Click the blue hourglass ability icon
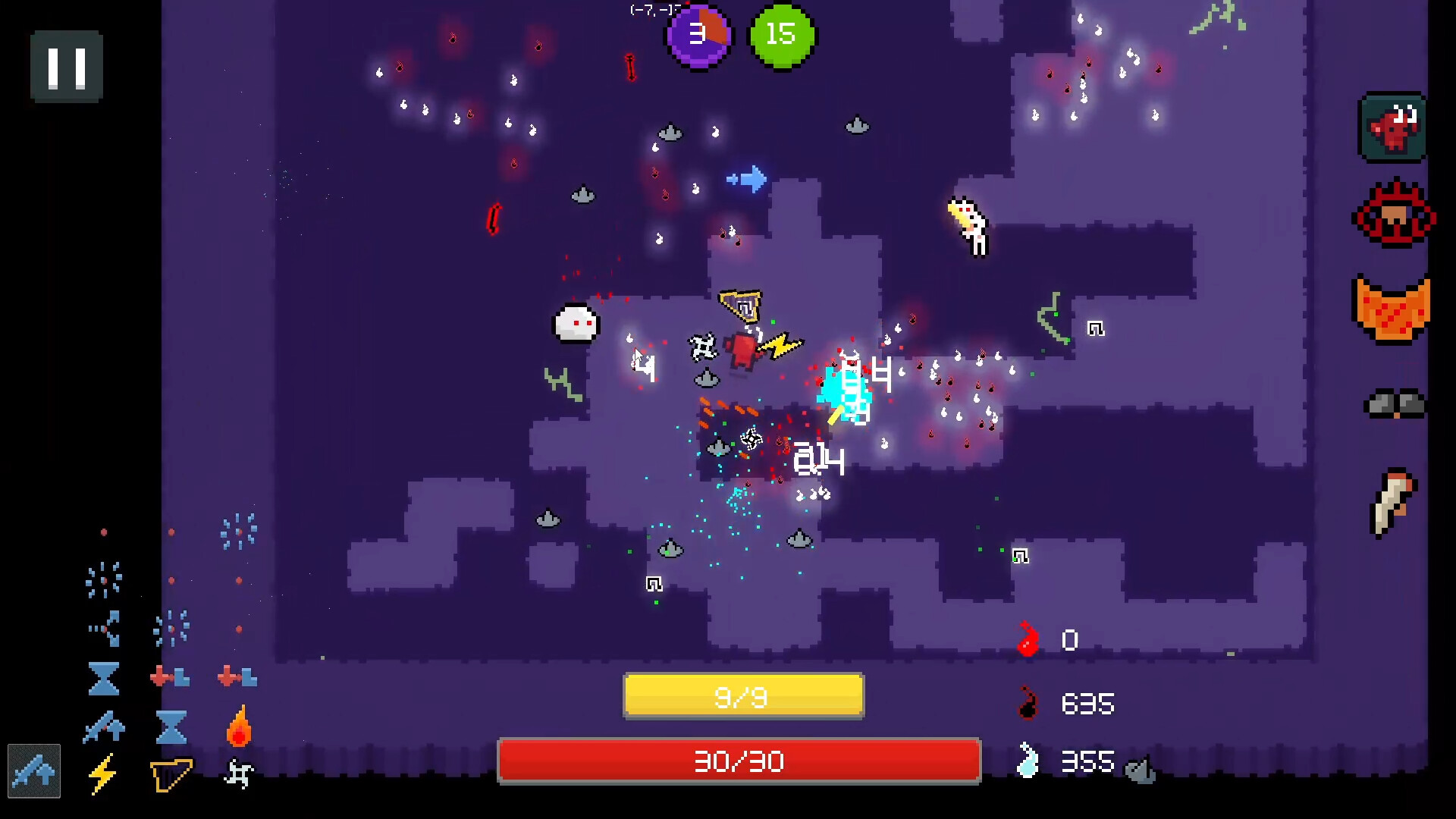 (x=103, y=678)
